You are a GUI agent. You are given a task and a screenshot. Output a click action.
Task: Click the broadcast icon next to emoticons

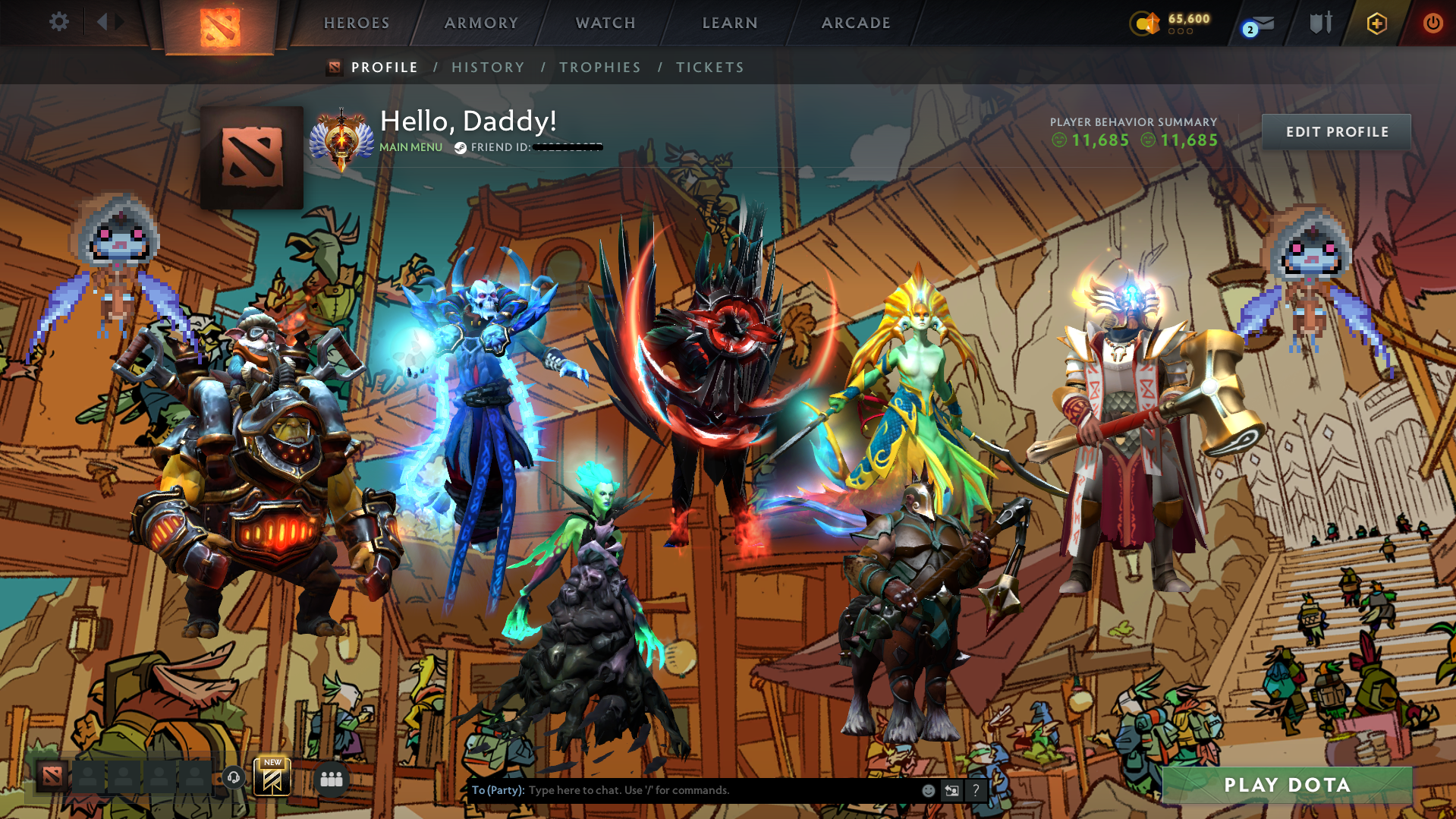951,790
